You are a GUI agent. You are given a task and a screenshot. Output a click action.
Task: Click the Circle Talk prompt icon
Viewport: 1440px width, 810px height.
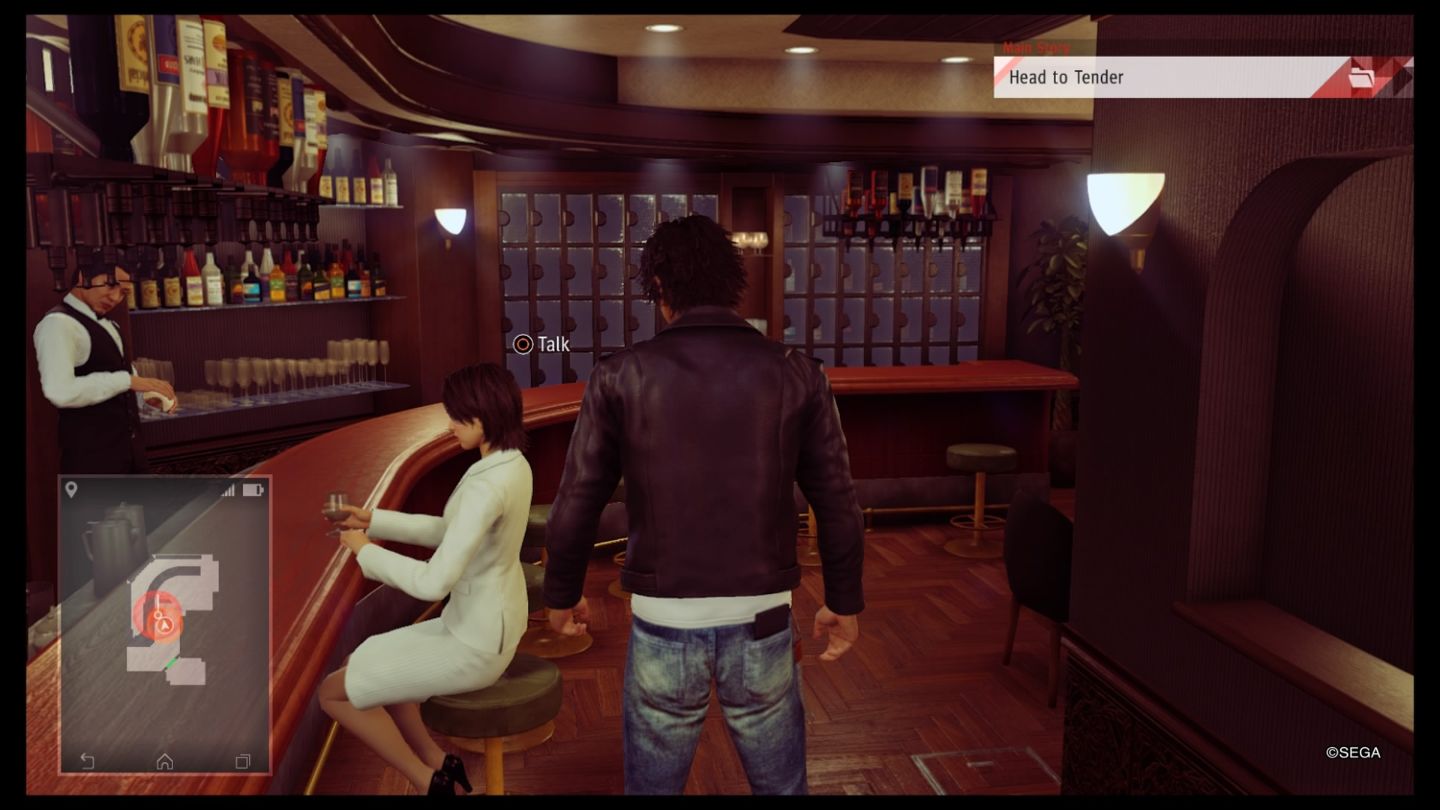[x=523, y=344]
